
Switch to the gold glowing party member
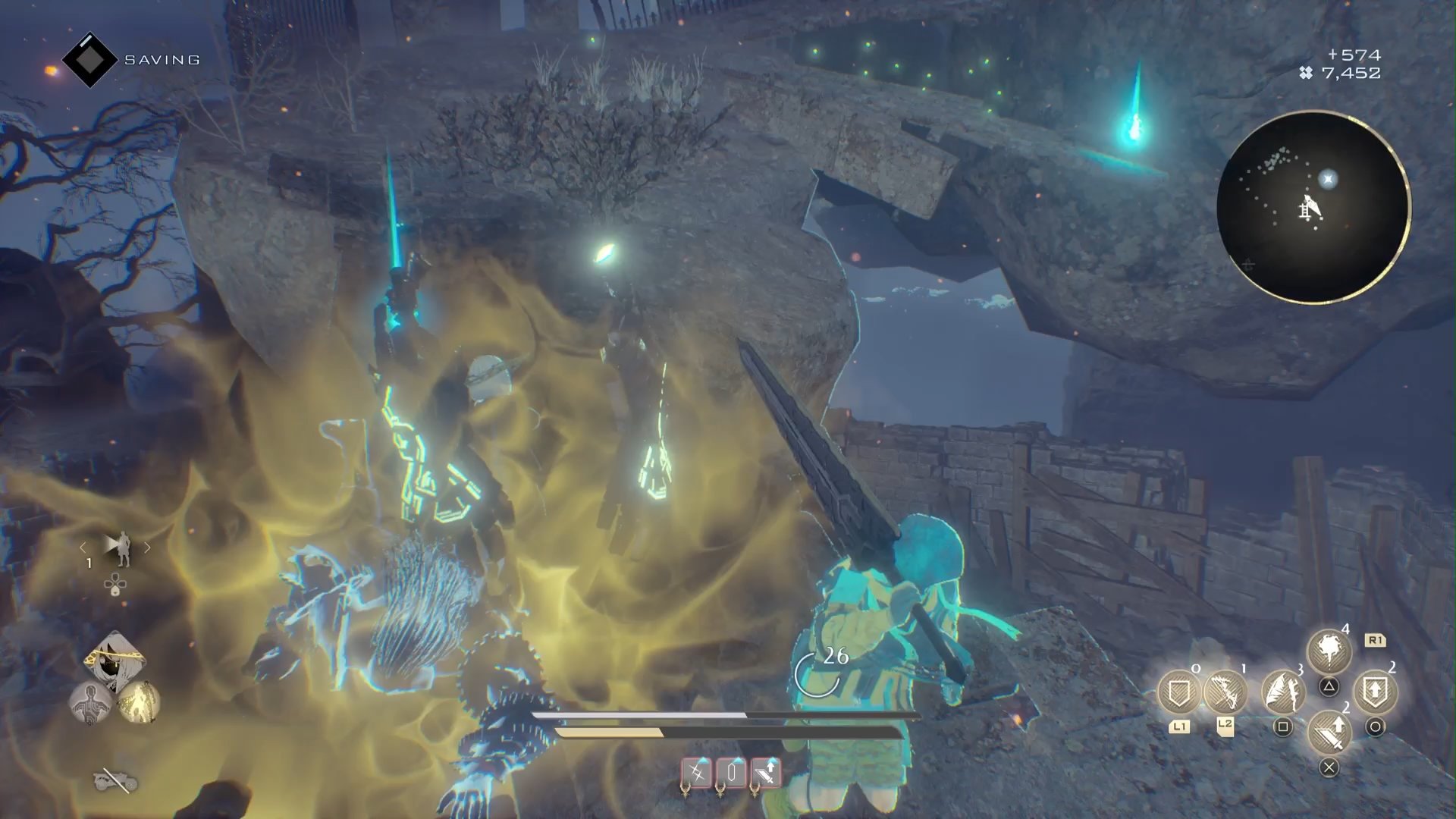pyautogui.click(x=139, y=702)
